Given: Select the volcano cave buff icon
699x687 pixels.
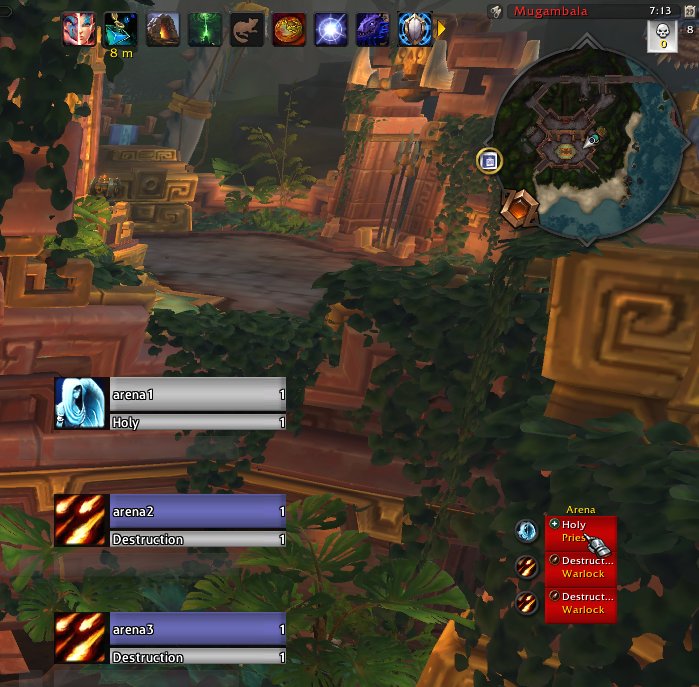Looking at the screenshot, I should tap(163, 29).
